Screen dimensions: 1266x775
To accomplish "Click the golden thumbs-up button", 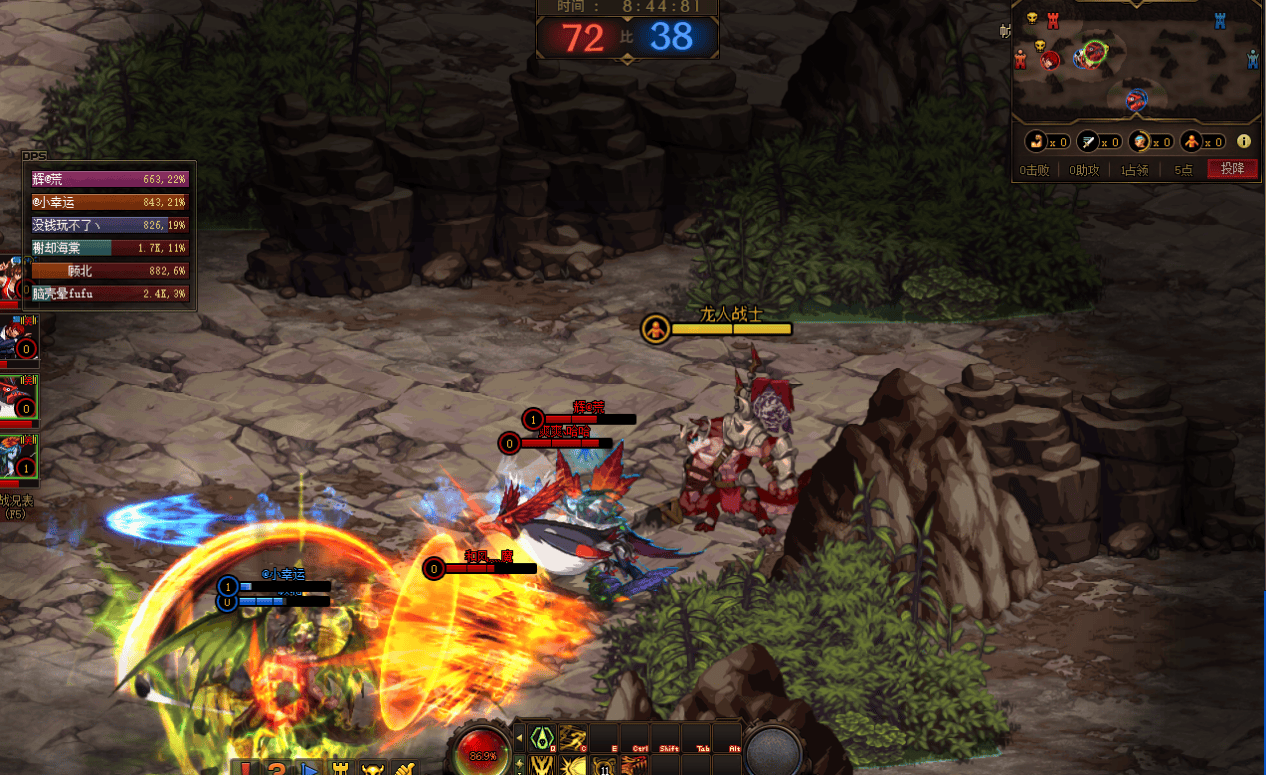I will (404, 769).
